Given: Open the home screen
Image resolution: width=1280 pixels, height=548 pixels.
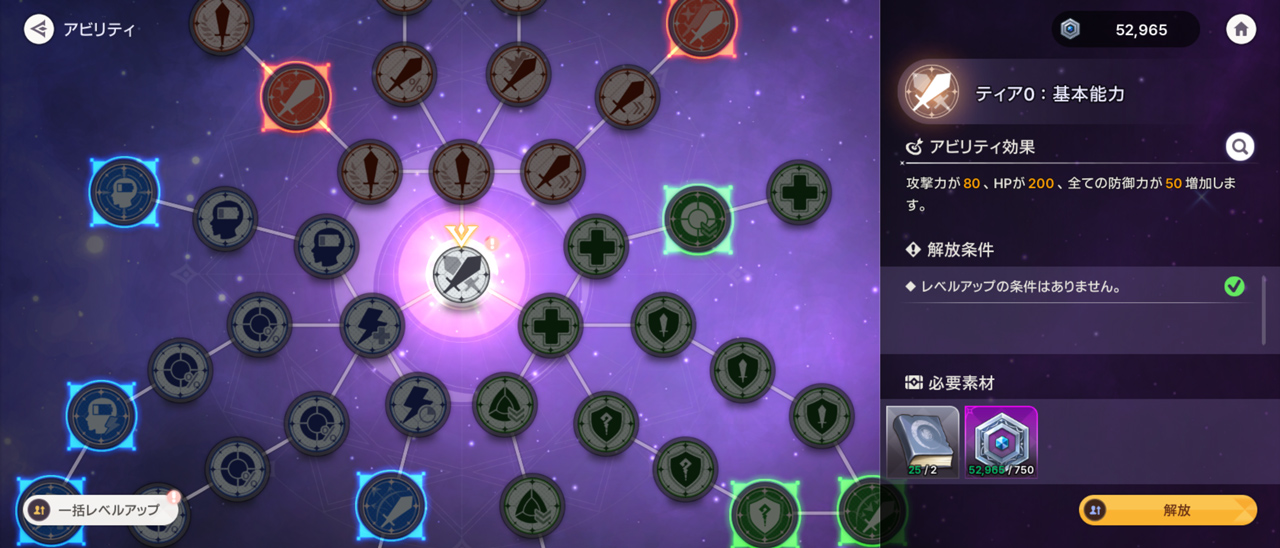Looking at the screenshot, I should (1241, 29).
